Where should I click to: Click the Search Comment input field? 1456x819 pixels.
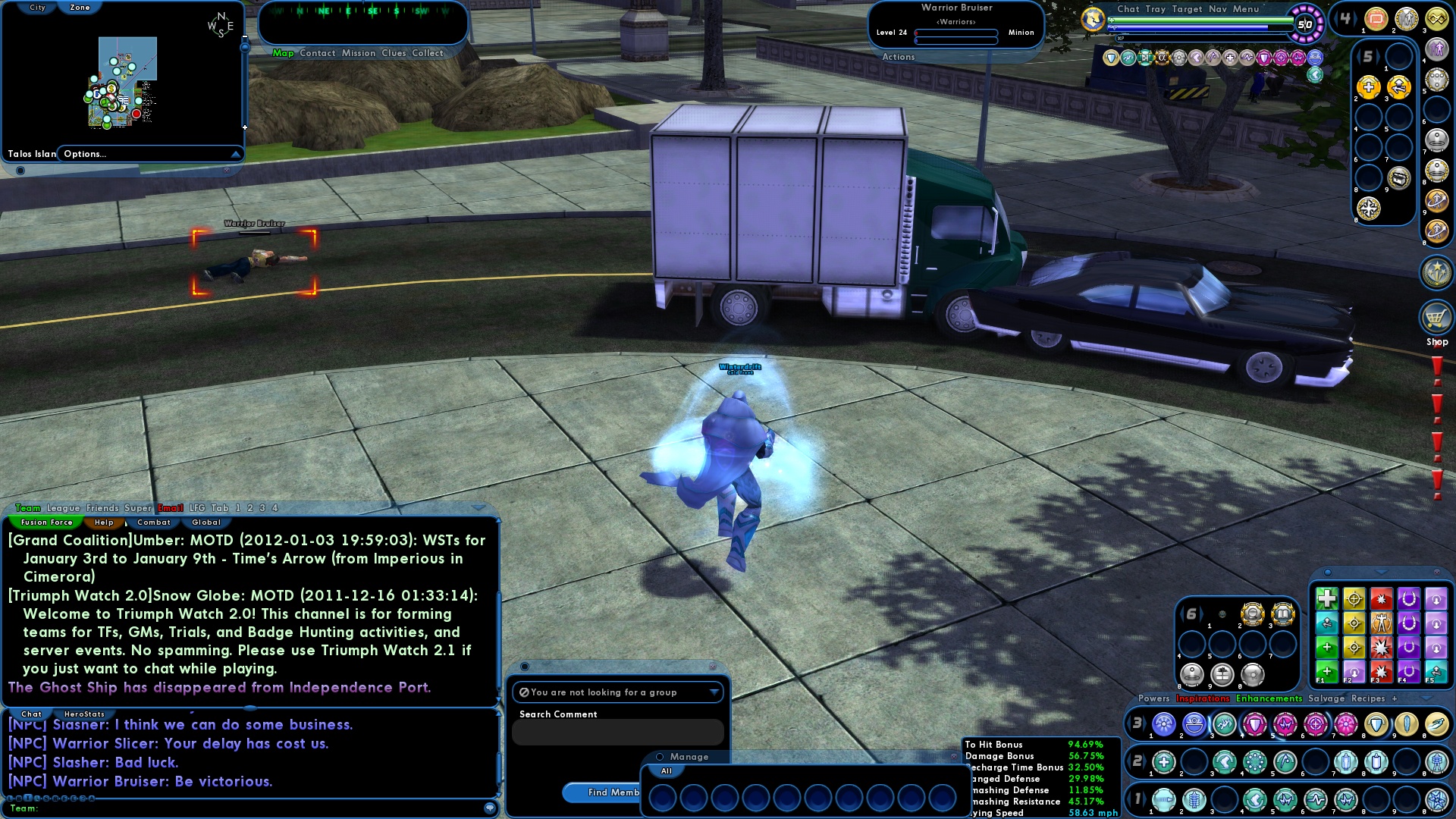coord(618,732)
